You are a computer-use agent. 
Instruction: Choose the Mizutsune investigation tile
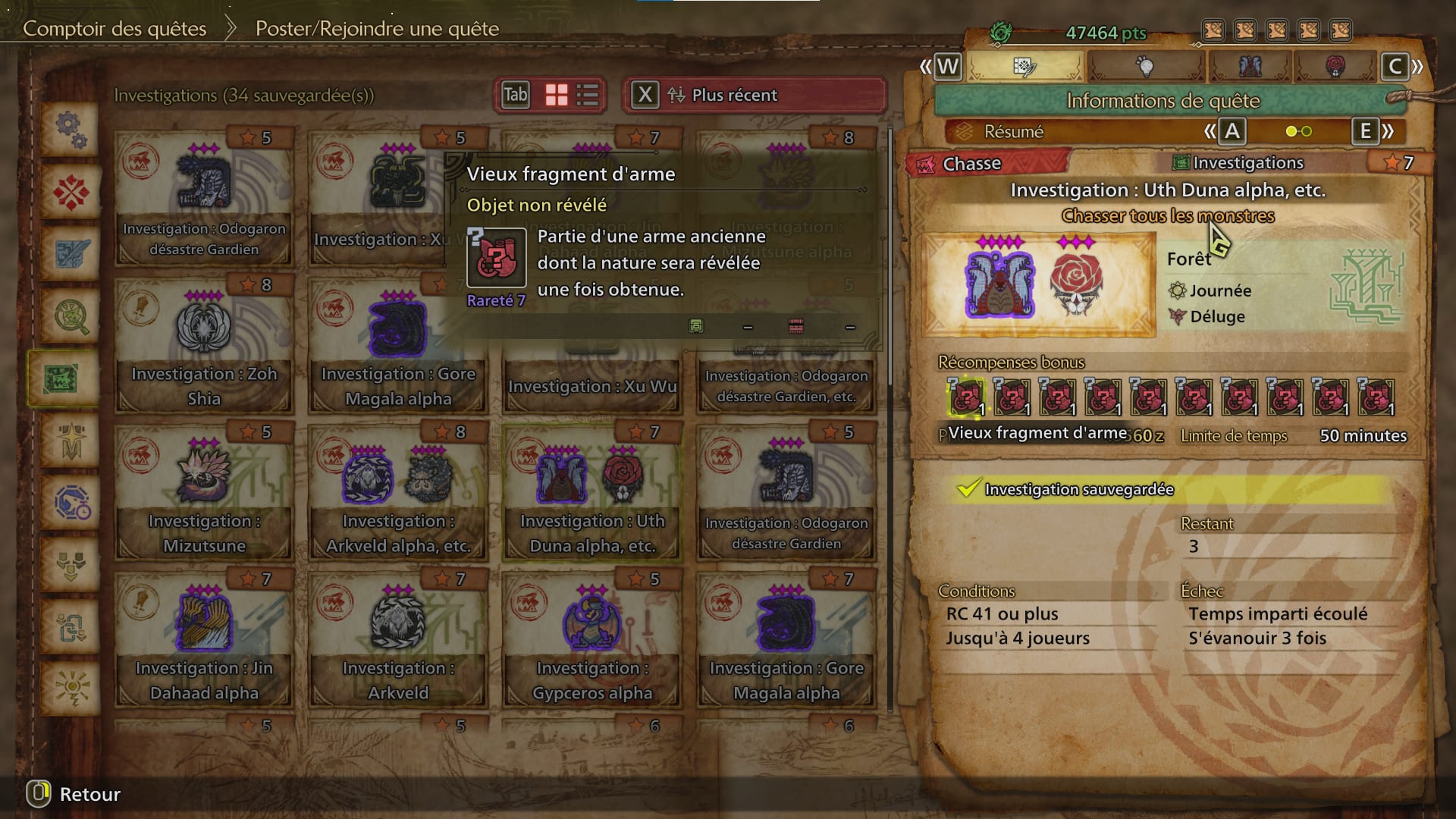click(x=203, y=493)
